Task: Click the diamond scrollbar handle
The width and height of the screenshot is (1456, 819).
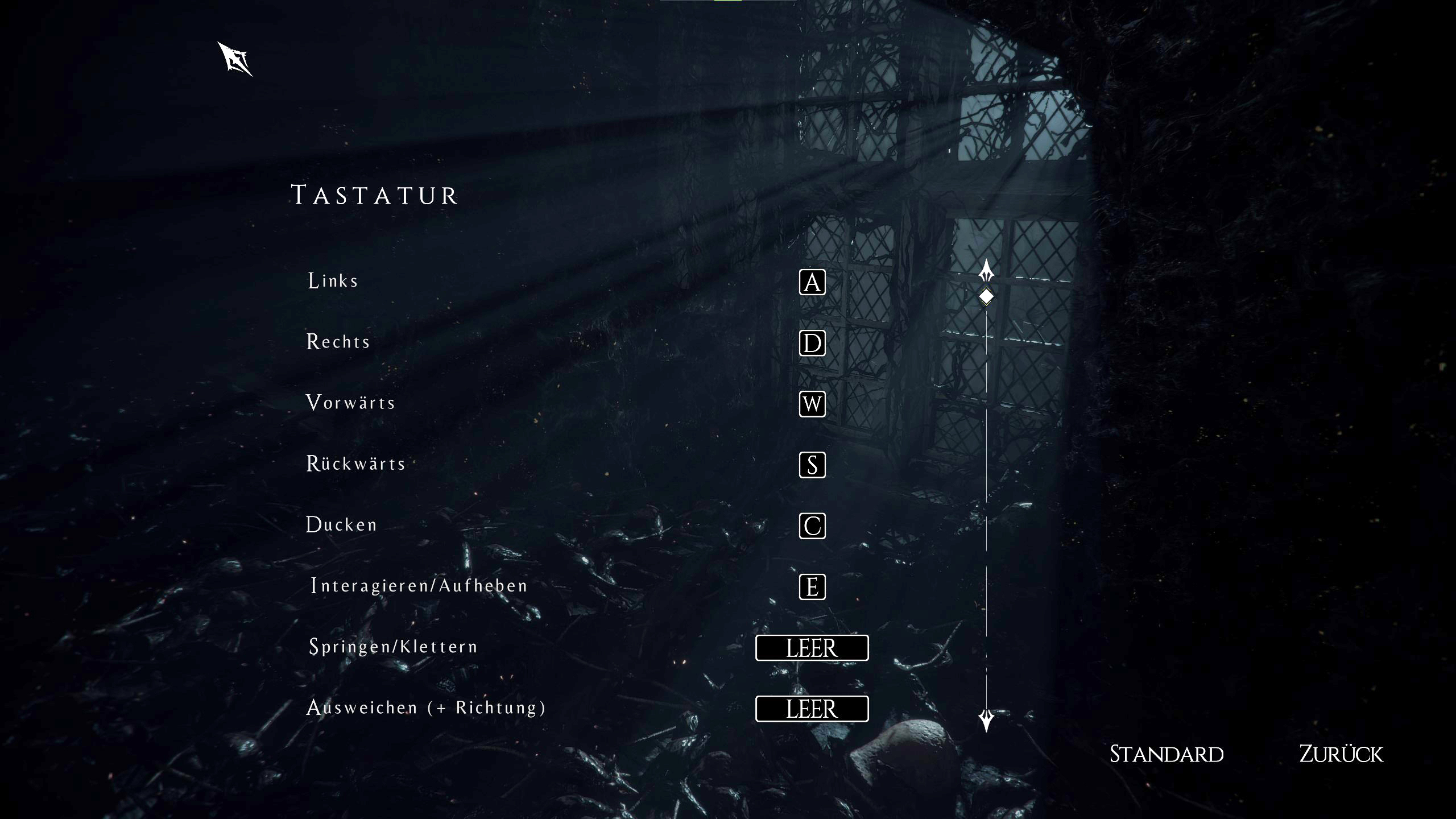Action: point(986,296)
